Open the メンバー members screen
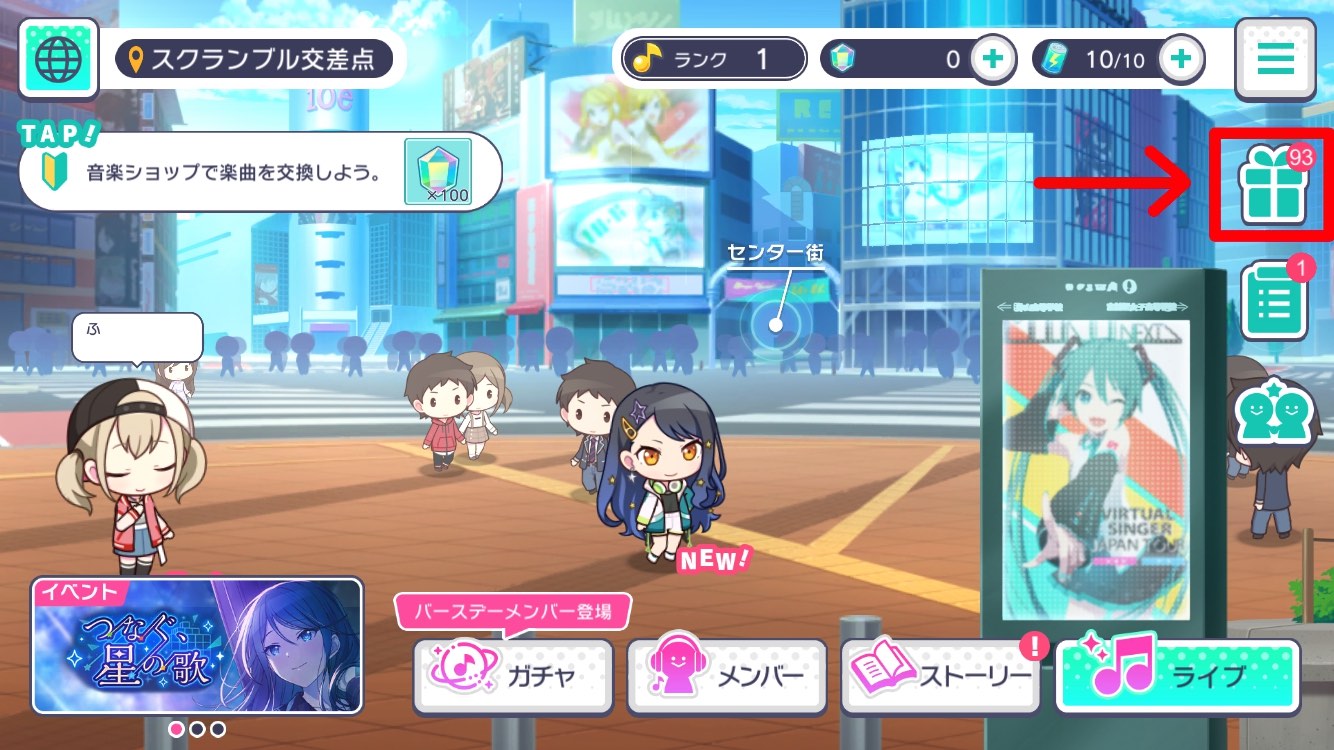This screenshot has width=1334, height=750. [727, 677]
